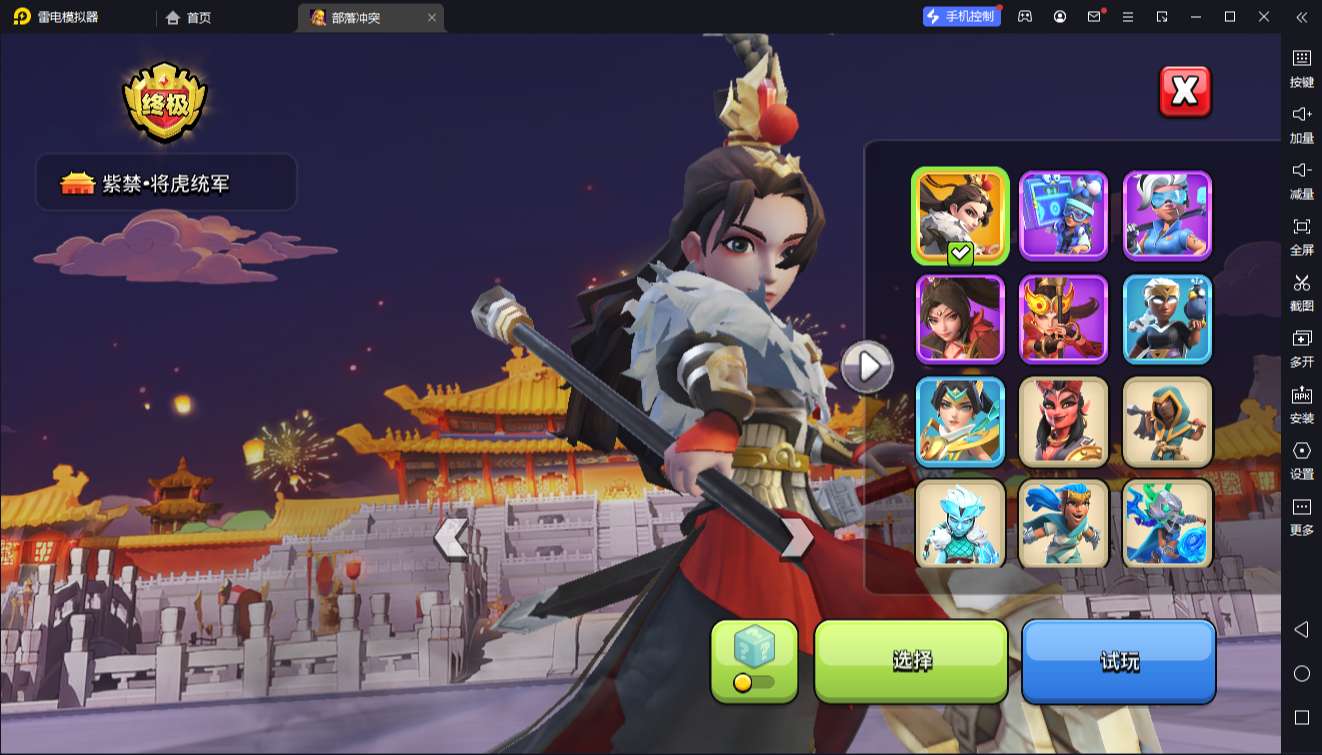1322x755 pixels.
Task: Click the volume up (加量) icon
Action: 1301,125
